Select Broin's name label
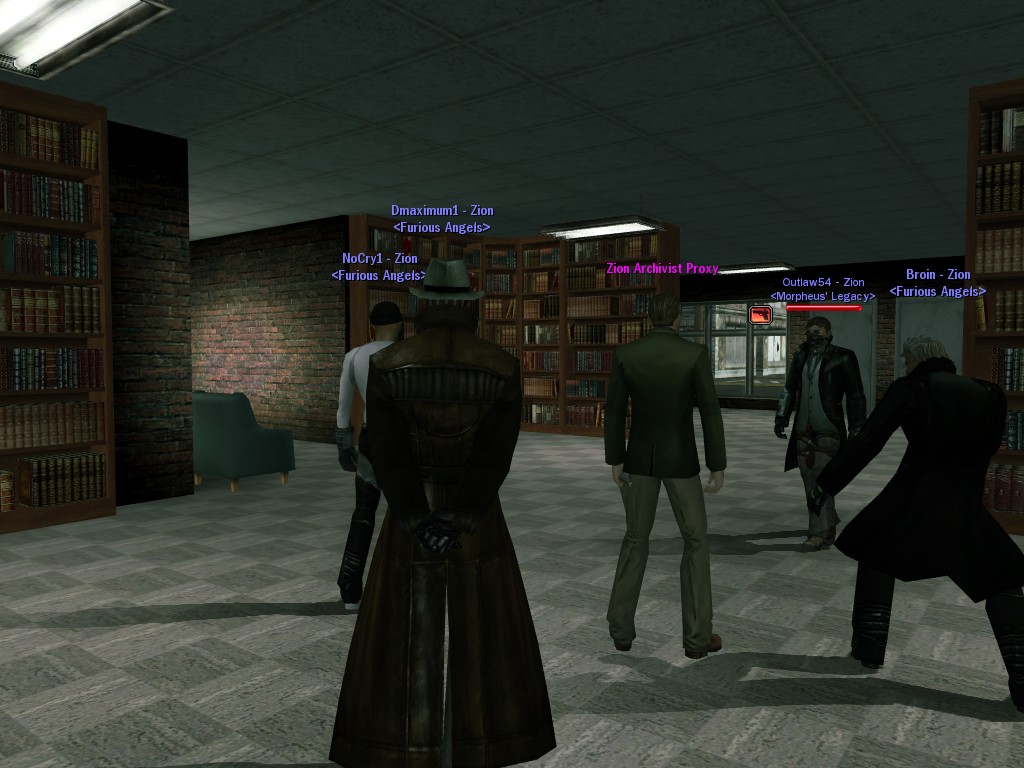The image size is (1024, 768). point(937,275)
